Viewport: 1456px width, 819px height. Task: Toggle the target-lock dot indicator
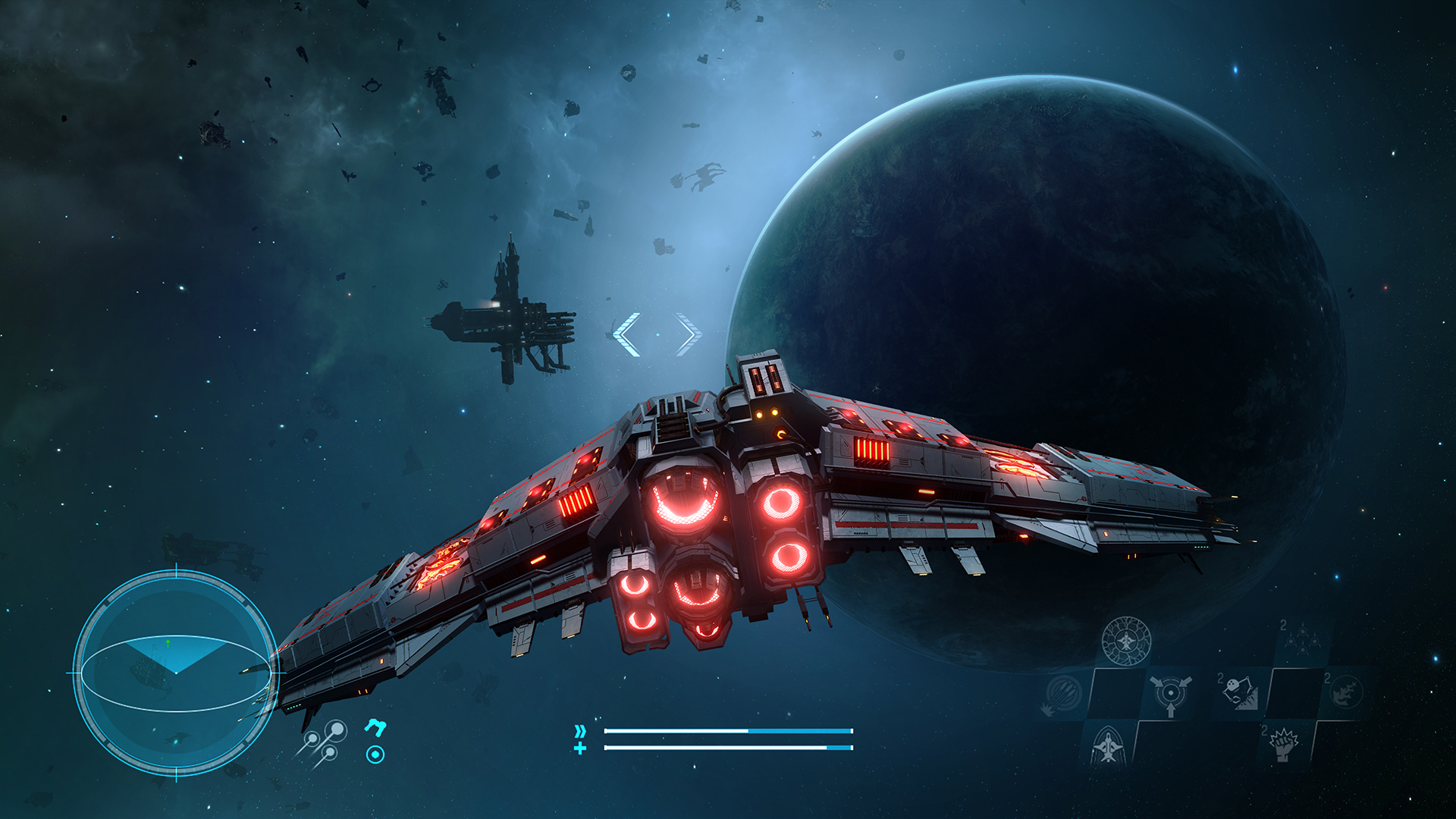[x=376, y=755]
